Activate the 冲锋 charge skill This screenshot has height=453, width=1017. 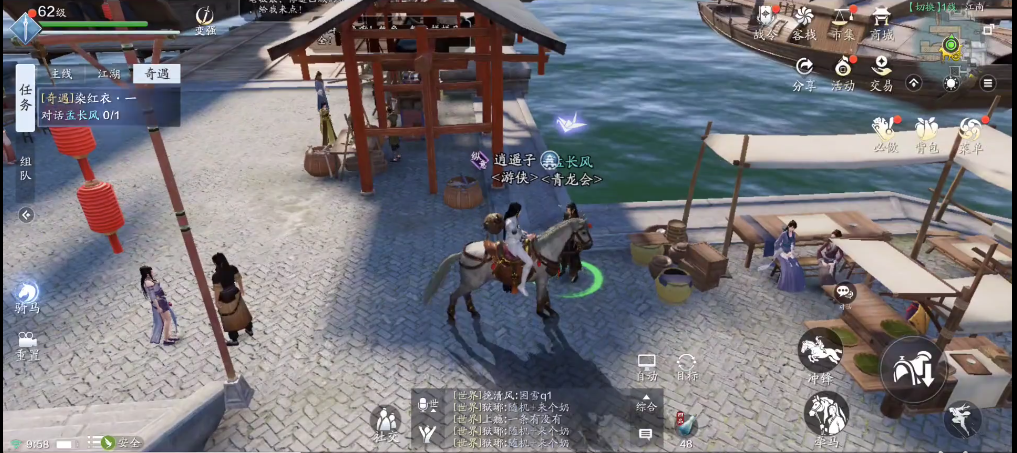pos(820,355)
